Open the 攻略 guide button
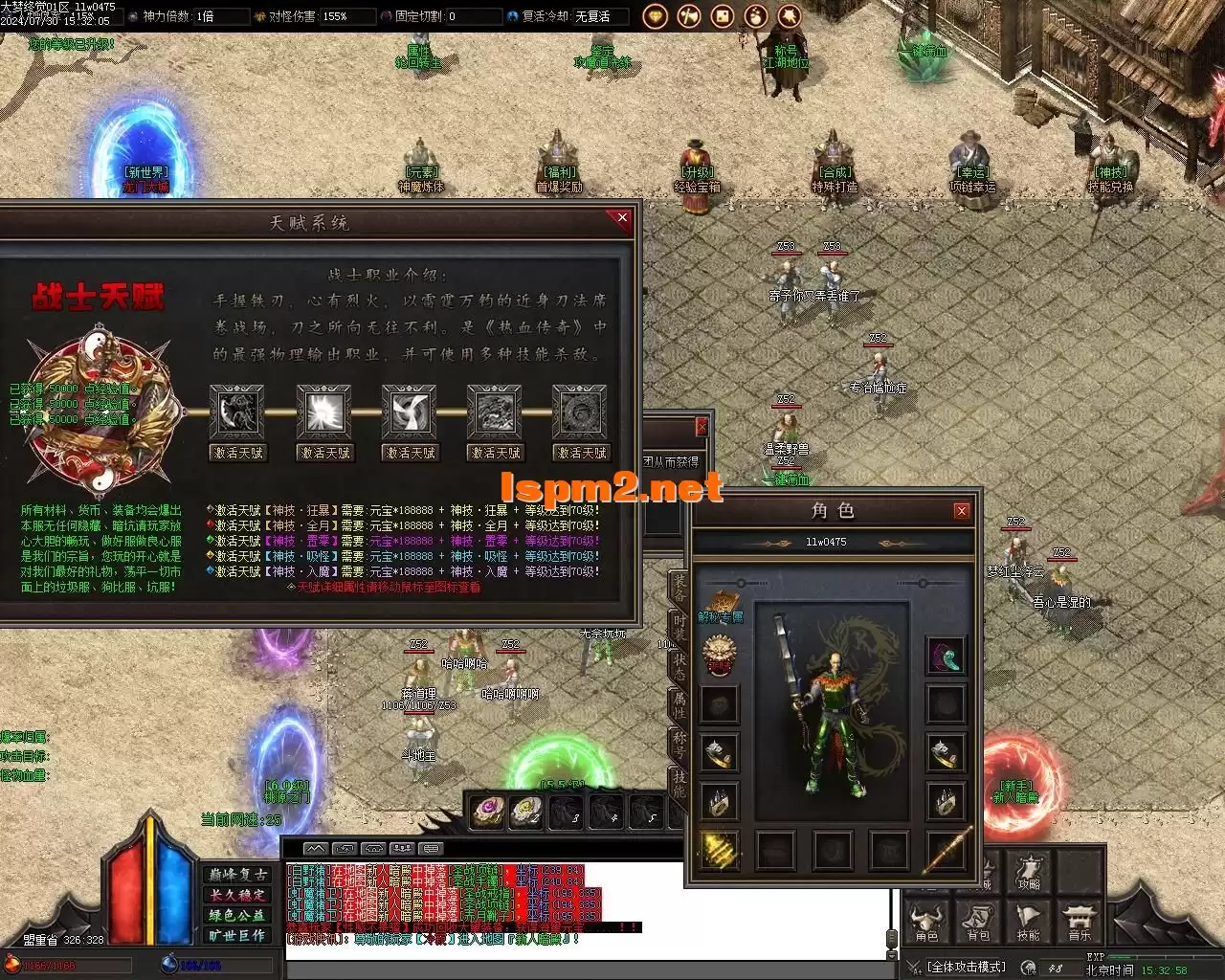 [x=1028, y=872]
